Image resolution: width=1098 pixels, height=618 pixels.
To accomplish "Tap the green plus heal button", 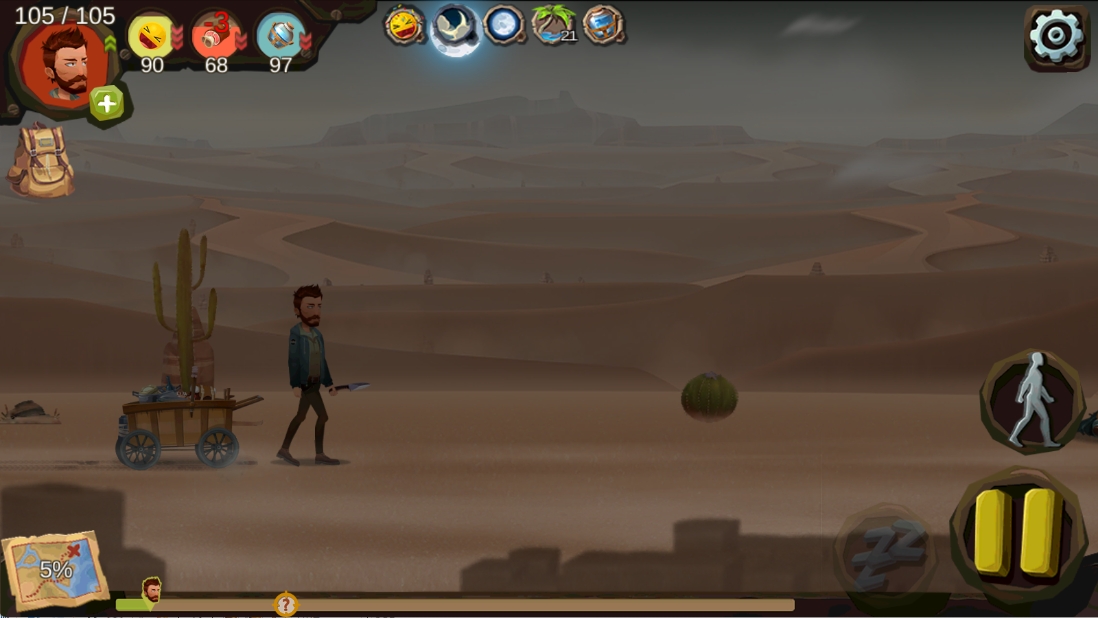I will click(x=107, y=103).
